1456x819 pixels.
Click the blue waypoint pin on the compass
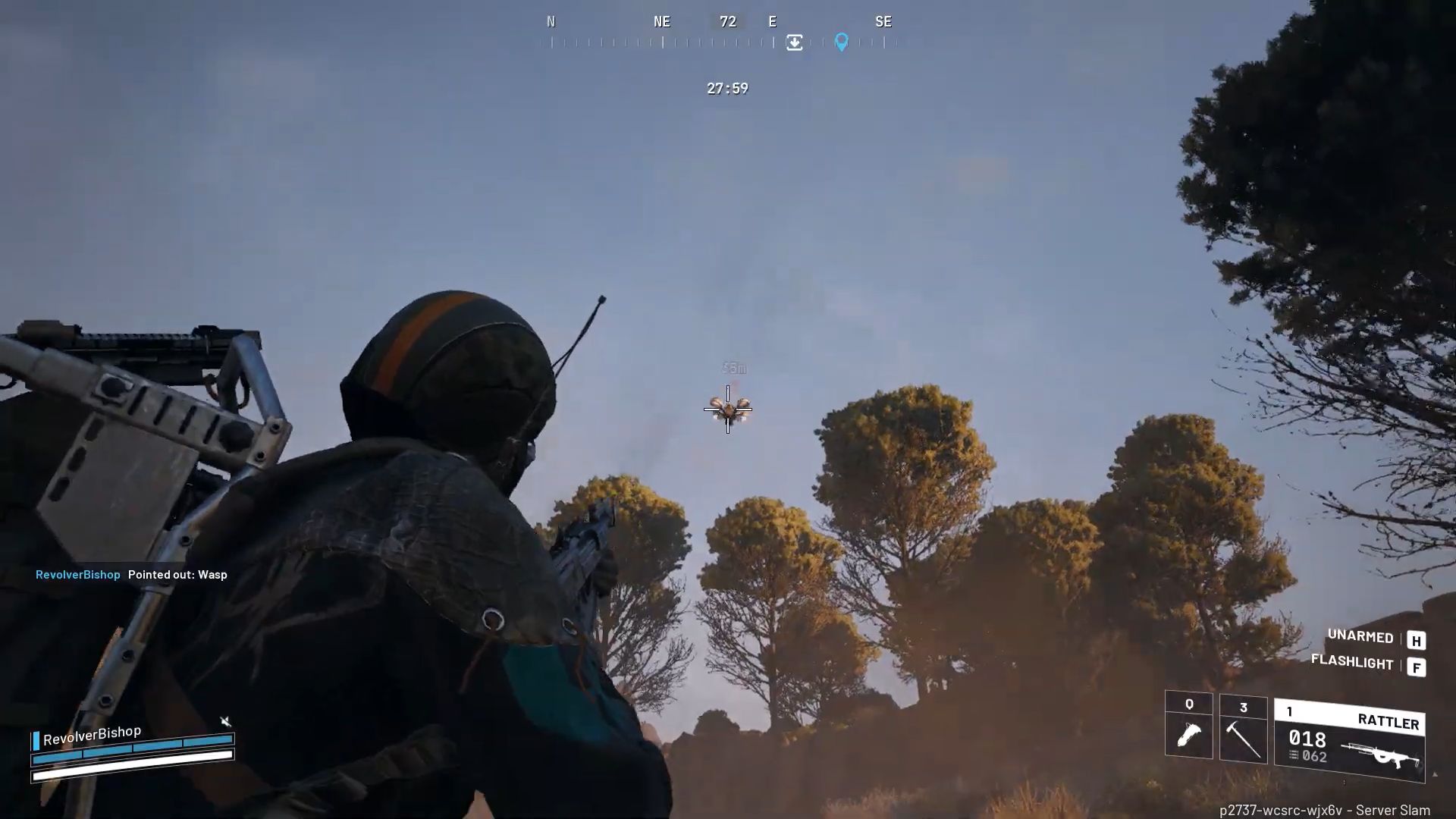pos(842,43)
